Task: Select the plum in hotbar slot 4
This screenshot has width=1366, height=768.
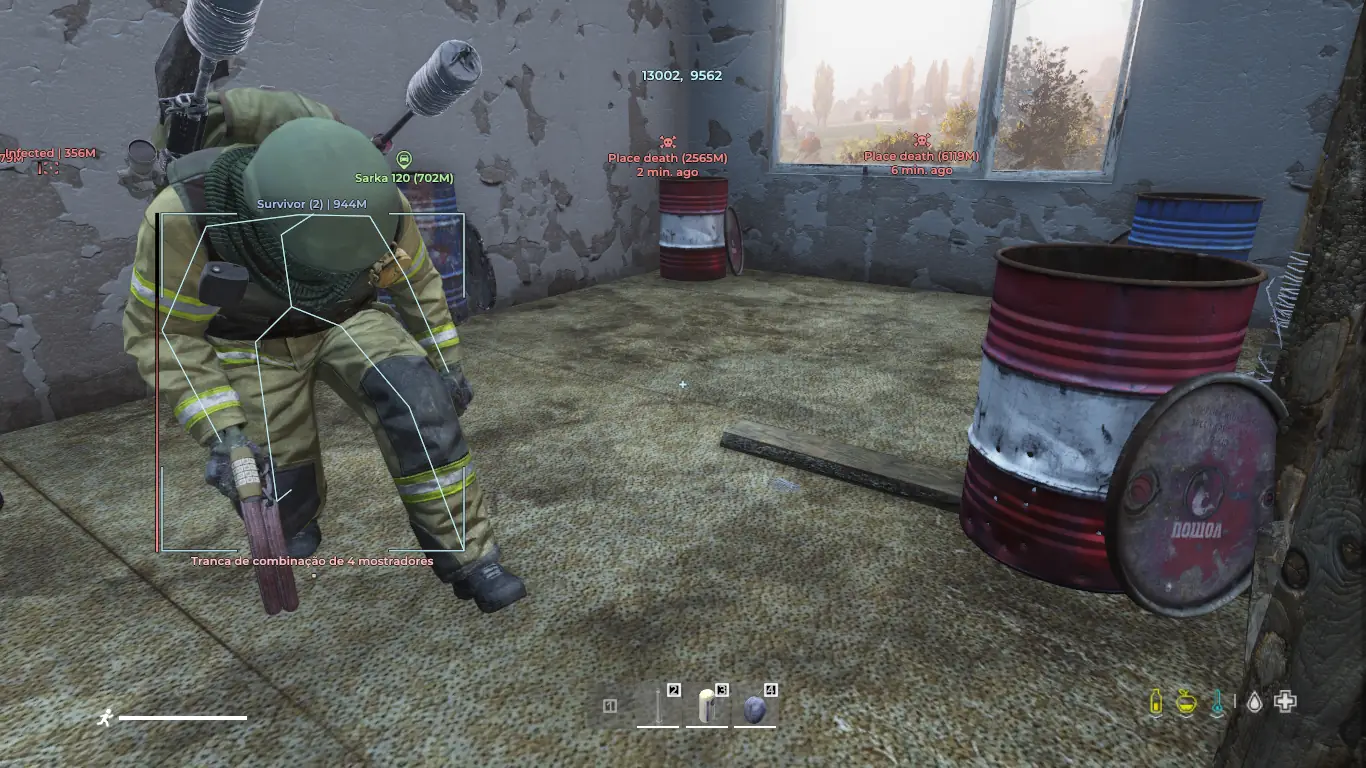Action: click(756, 708)
